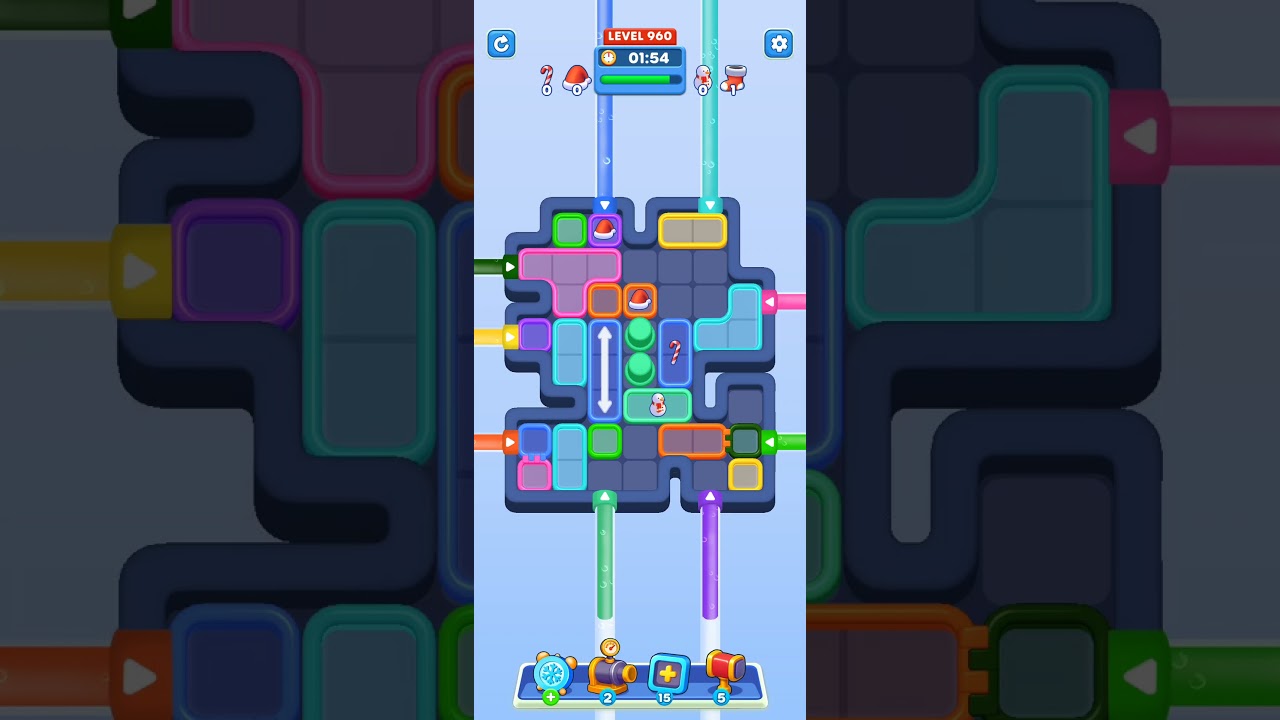Viewport: 1280px width, 720px height.
Task: Use the snowflake freeze time booster
Action: tap(554, 674)
